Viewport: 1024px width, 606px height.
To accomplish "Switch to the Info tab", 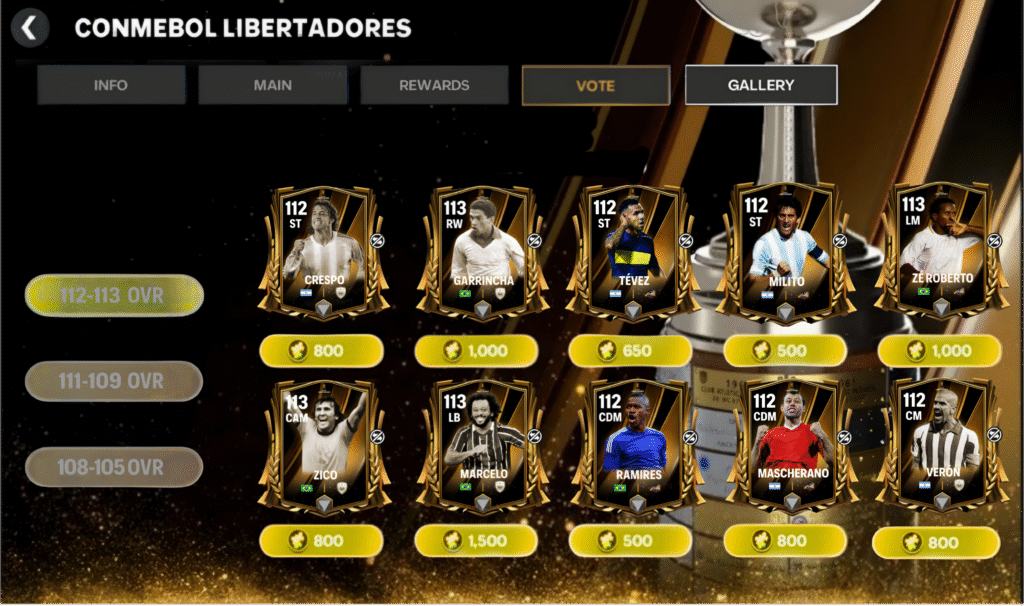I will [x=111, y=85].
